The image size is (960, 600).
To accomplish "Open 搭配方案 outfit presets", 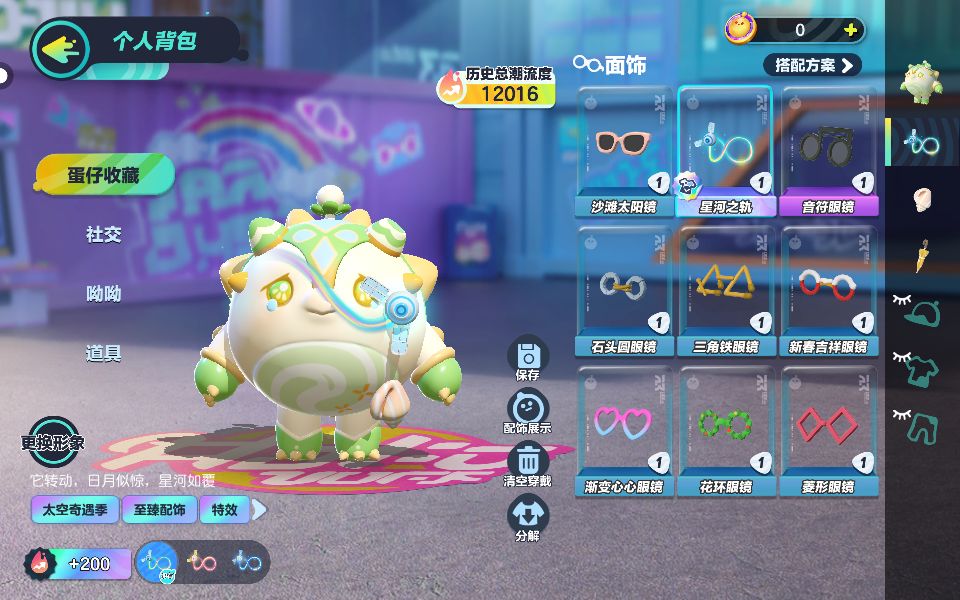I will coord(812,65).
